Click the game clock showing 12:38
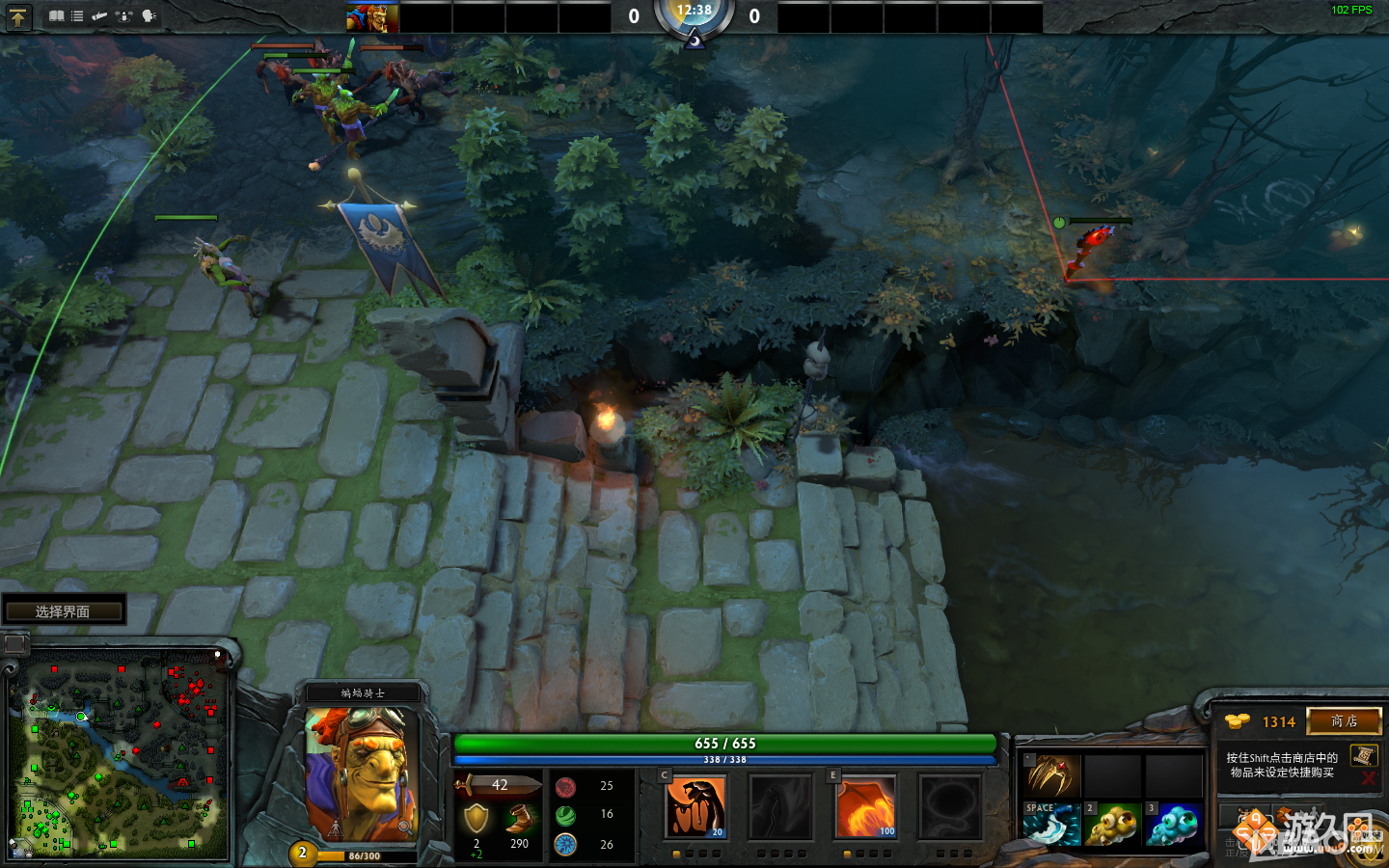The width and height of the screenshot is (1389, 868). 696,14
